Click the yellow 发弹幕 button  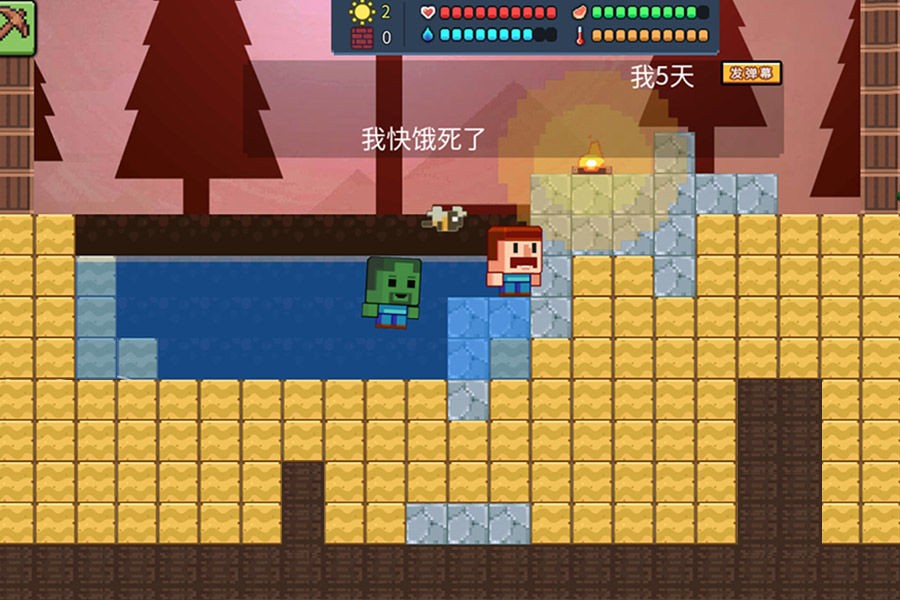[751, 73]
